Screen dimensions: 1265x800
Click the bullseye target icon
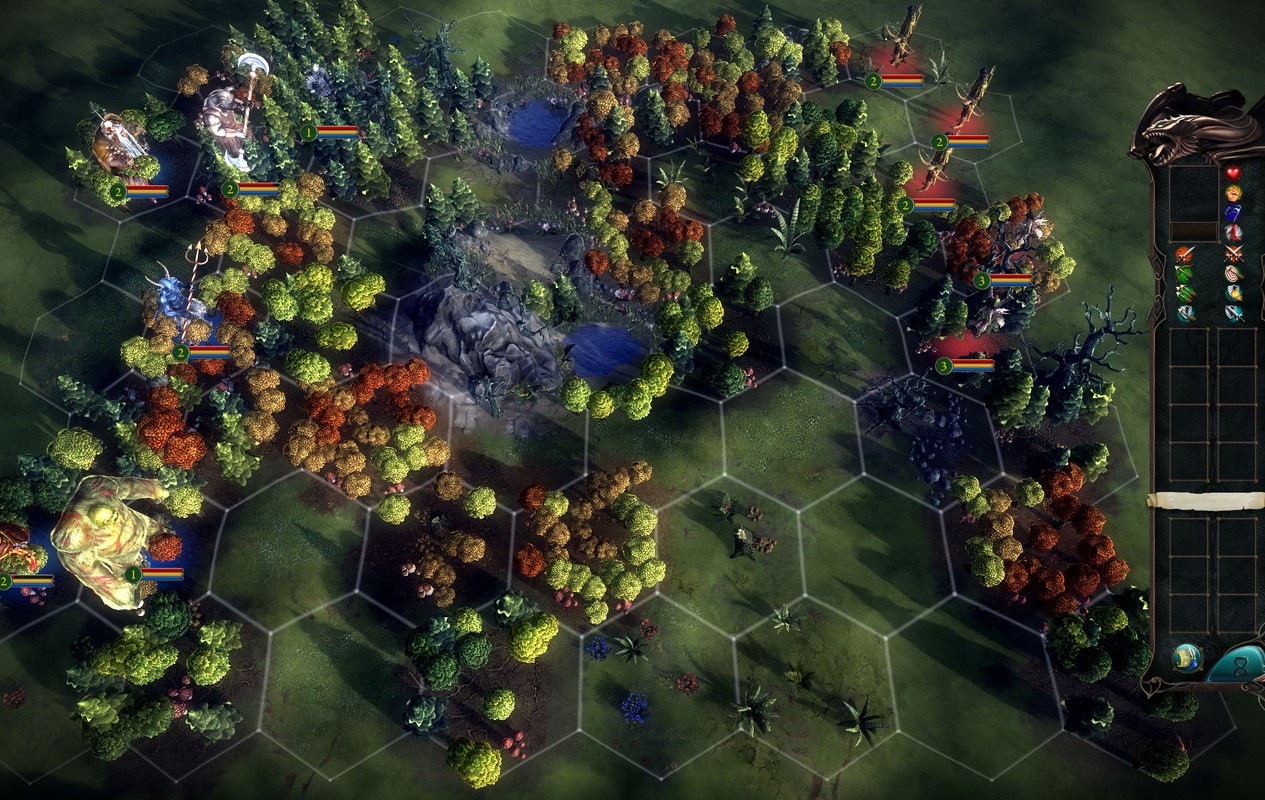[1233, 274]
